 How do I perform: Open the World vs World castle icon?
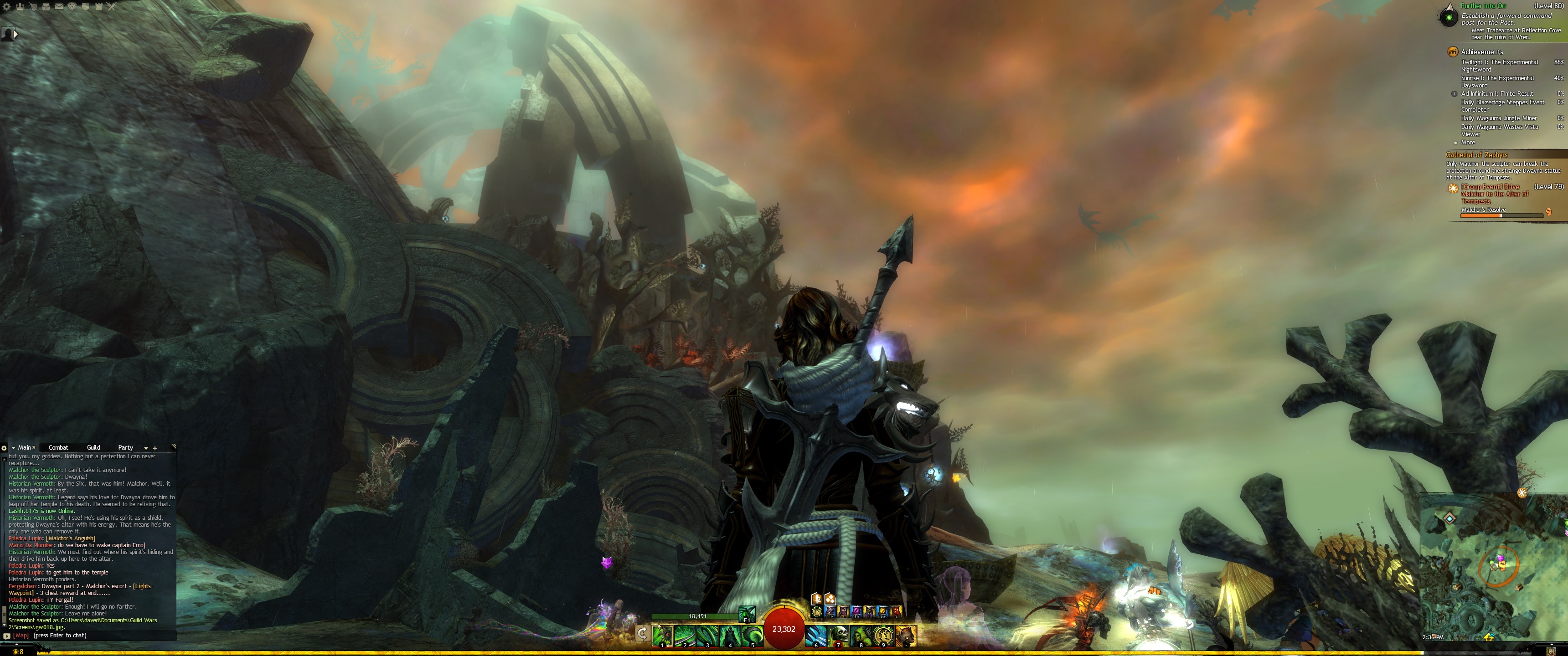[98, 7]
